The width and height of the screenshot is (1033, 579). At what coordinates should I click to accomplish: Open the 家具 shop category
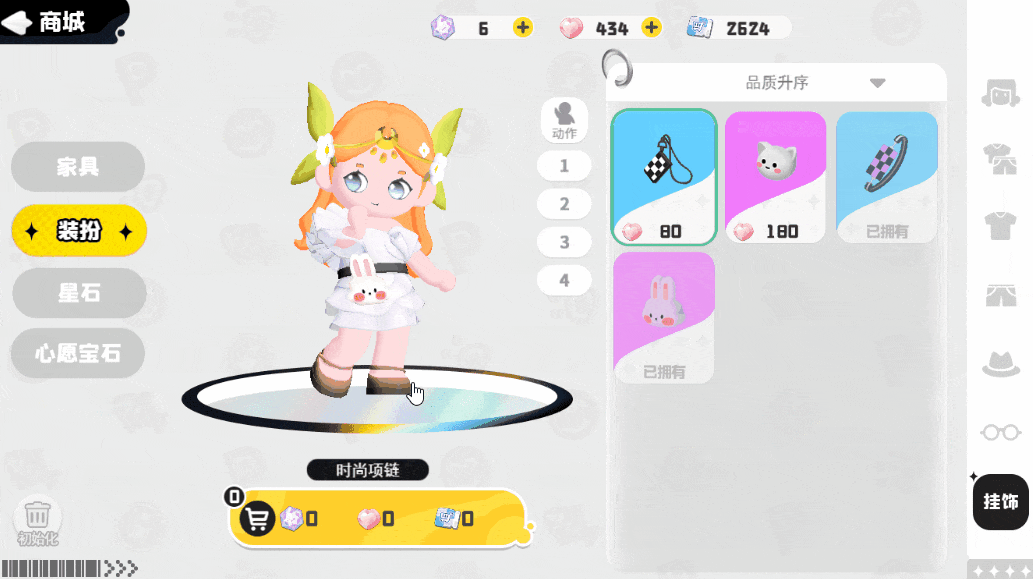(78, 167)
